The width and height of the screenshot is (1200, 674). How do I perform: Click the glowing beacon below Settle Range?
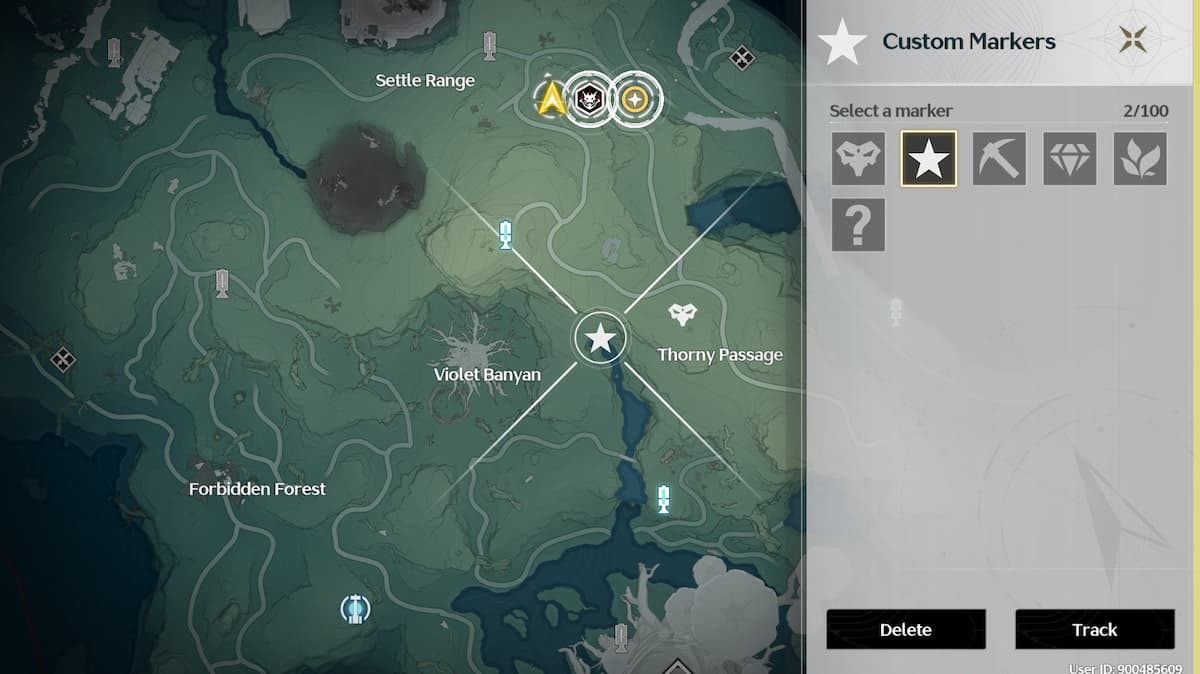(x=506, y=236)
